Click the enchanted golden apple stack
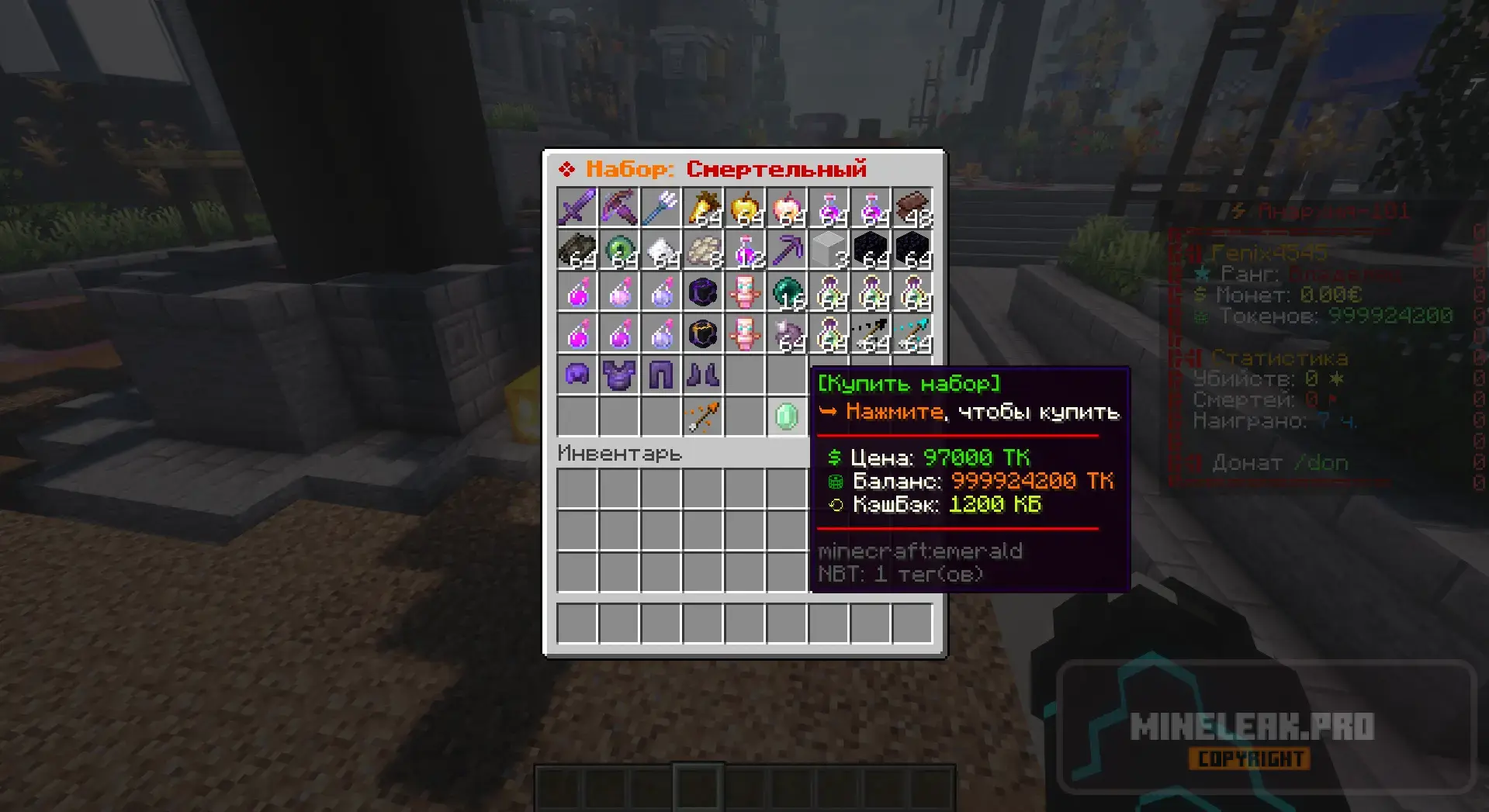 [786, 208]
